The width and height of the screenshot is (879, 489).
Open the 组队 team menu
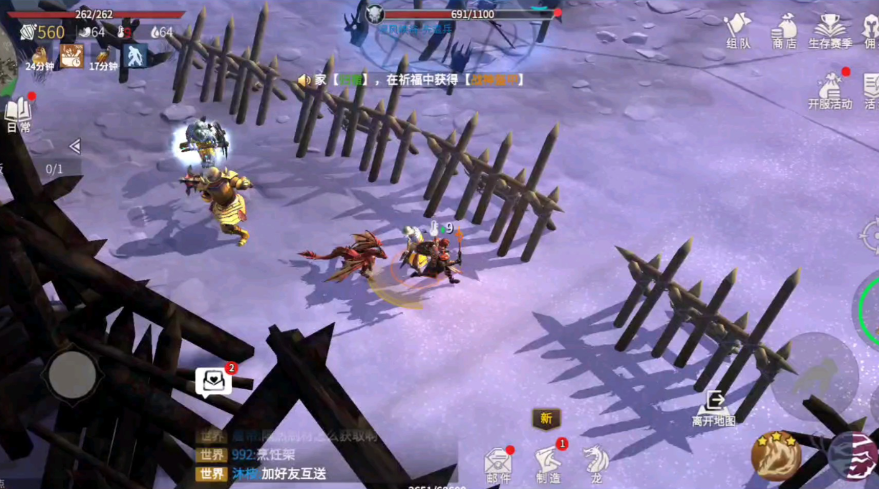coord(738,29)
